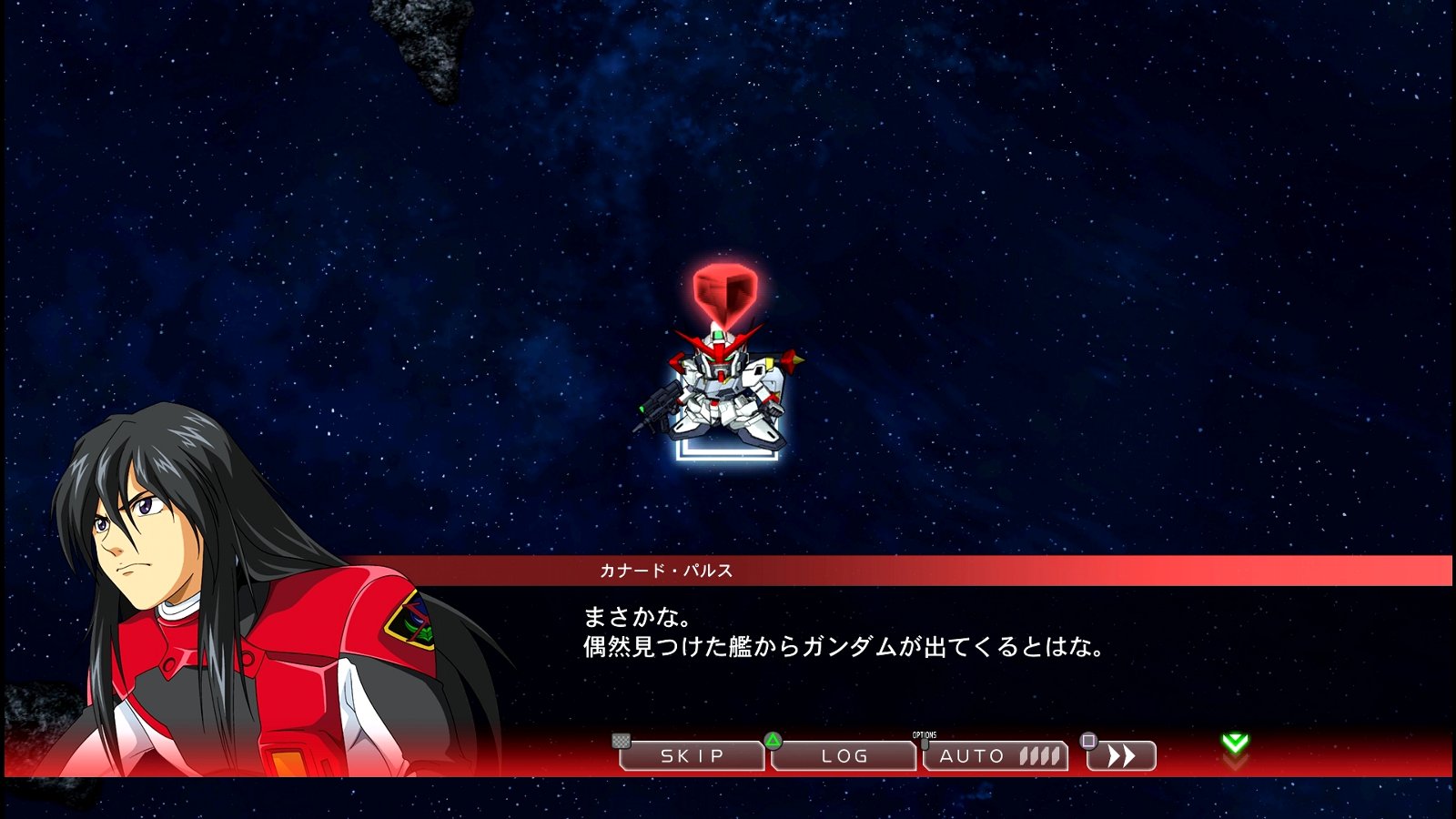1456x819 pixels.
Task: Click the OPTIONS button icon above AUTO
Action: [925, 741]
